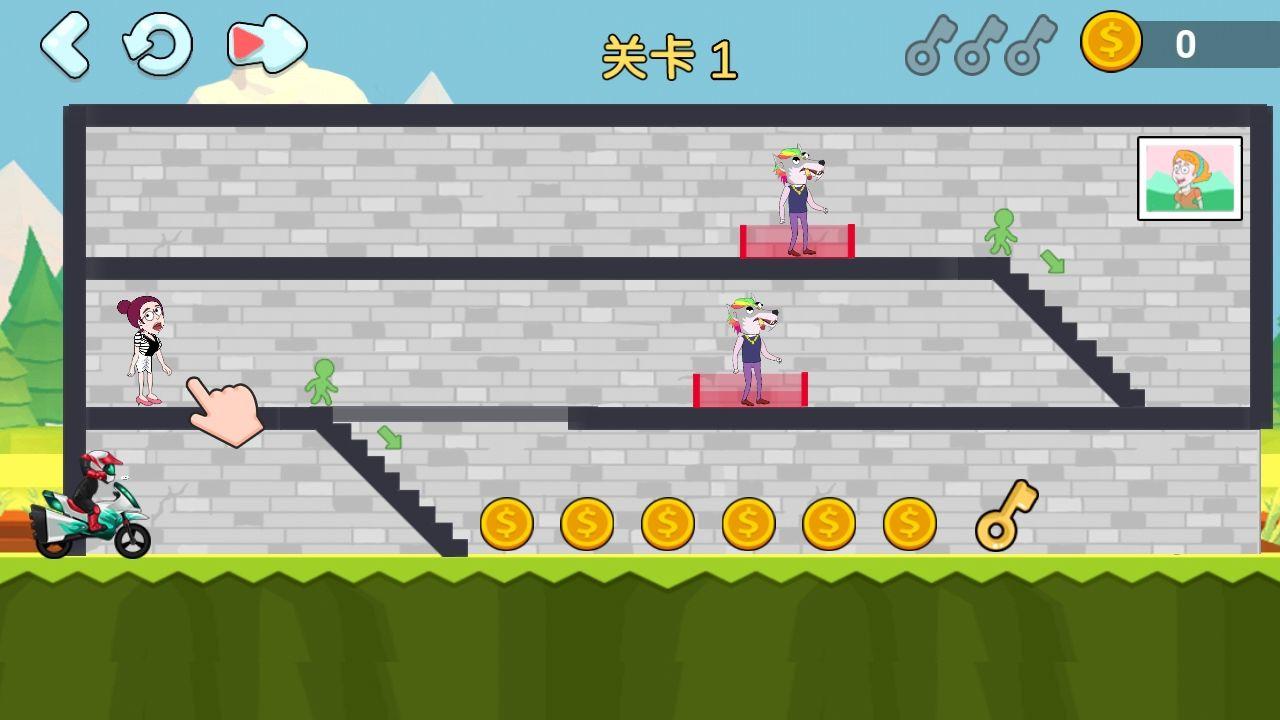
Task: Click the gold coin currency icon
Action: tap(1110, 43)
